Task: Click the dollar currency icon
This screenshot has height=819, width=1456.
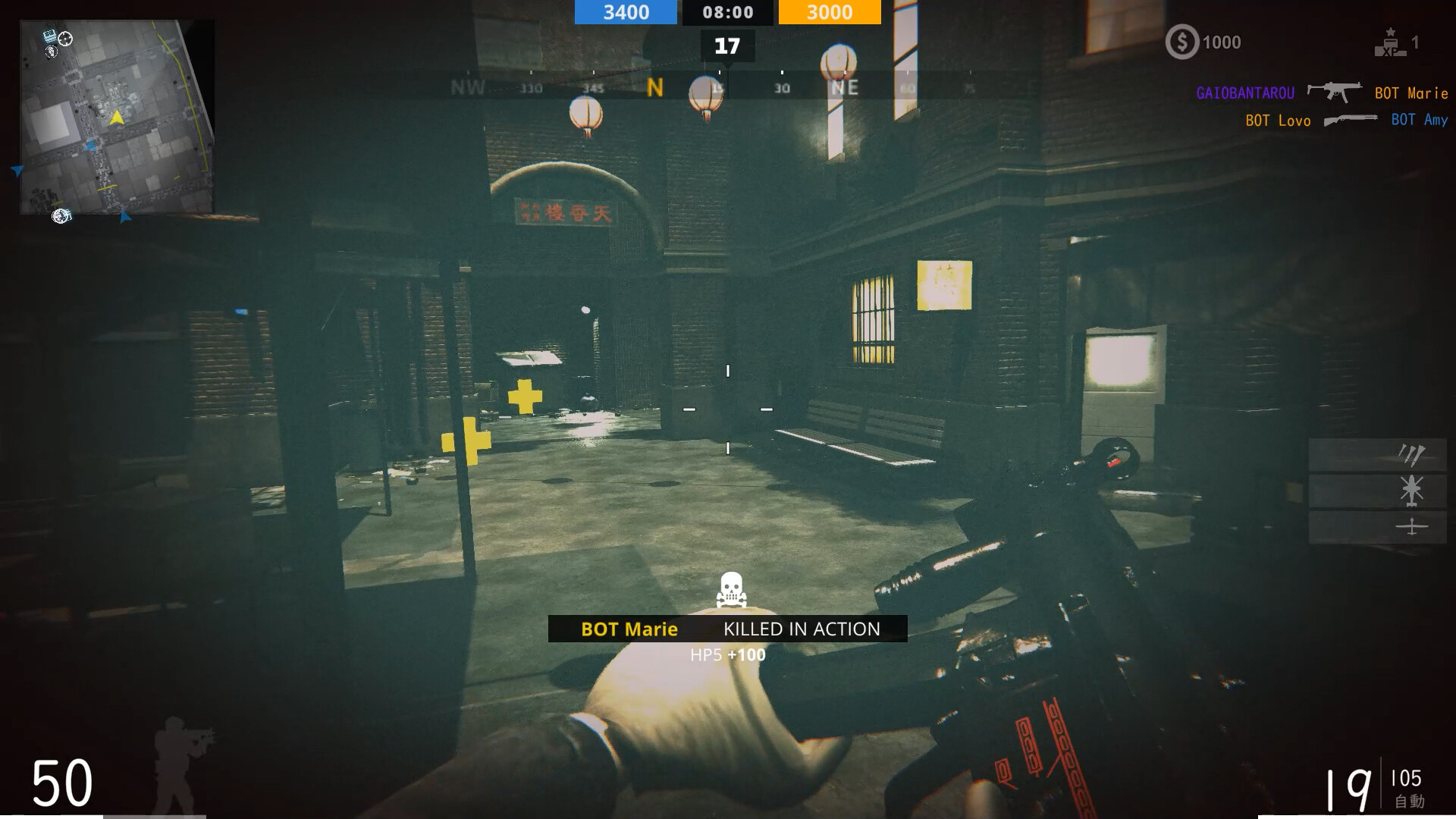Action: 1181,42
